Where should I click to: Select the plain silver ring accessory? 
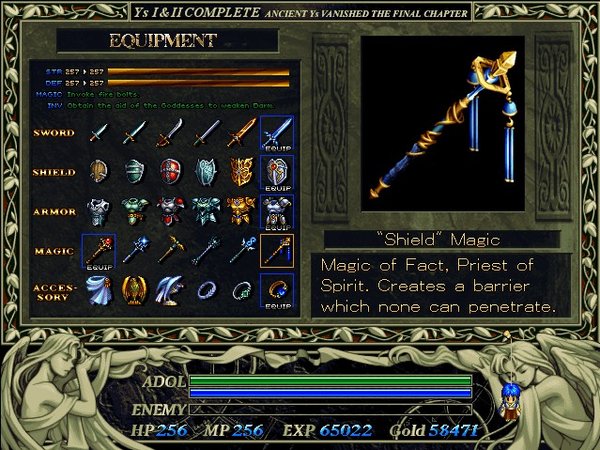point(205,289)
